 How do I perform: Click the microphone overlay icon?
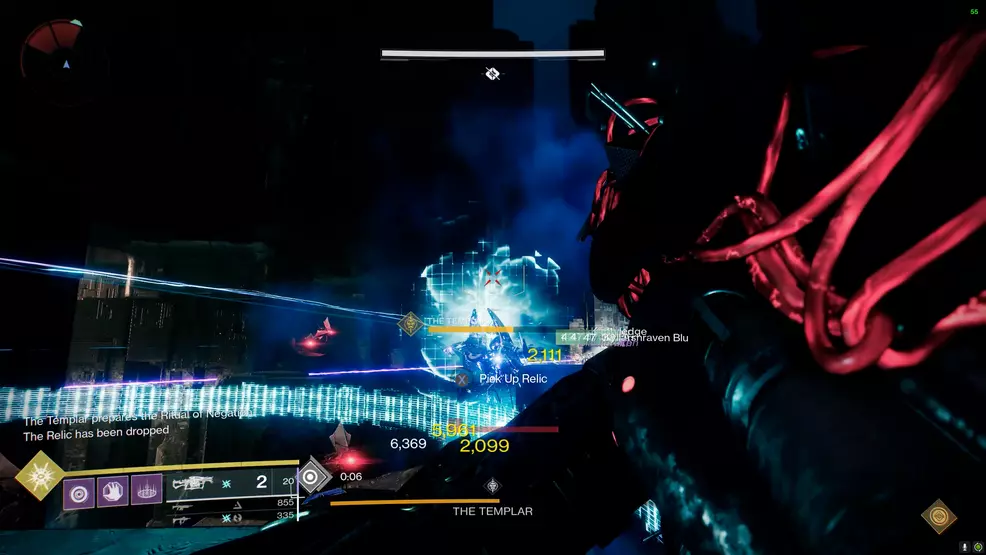965,546
